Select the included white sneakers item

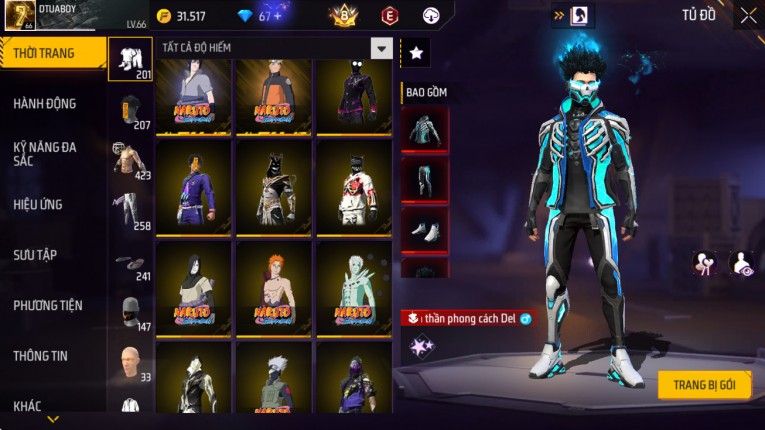coord(424,229)
